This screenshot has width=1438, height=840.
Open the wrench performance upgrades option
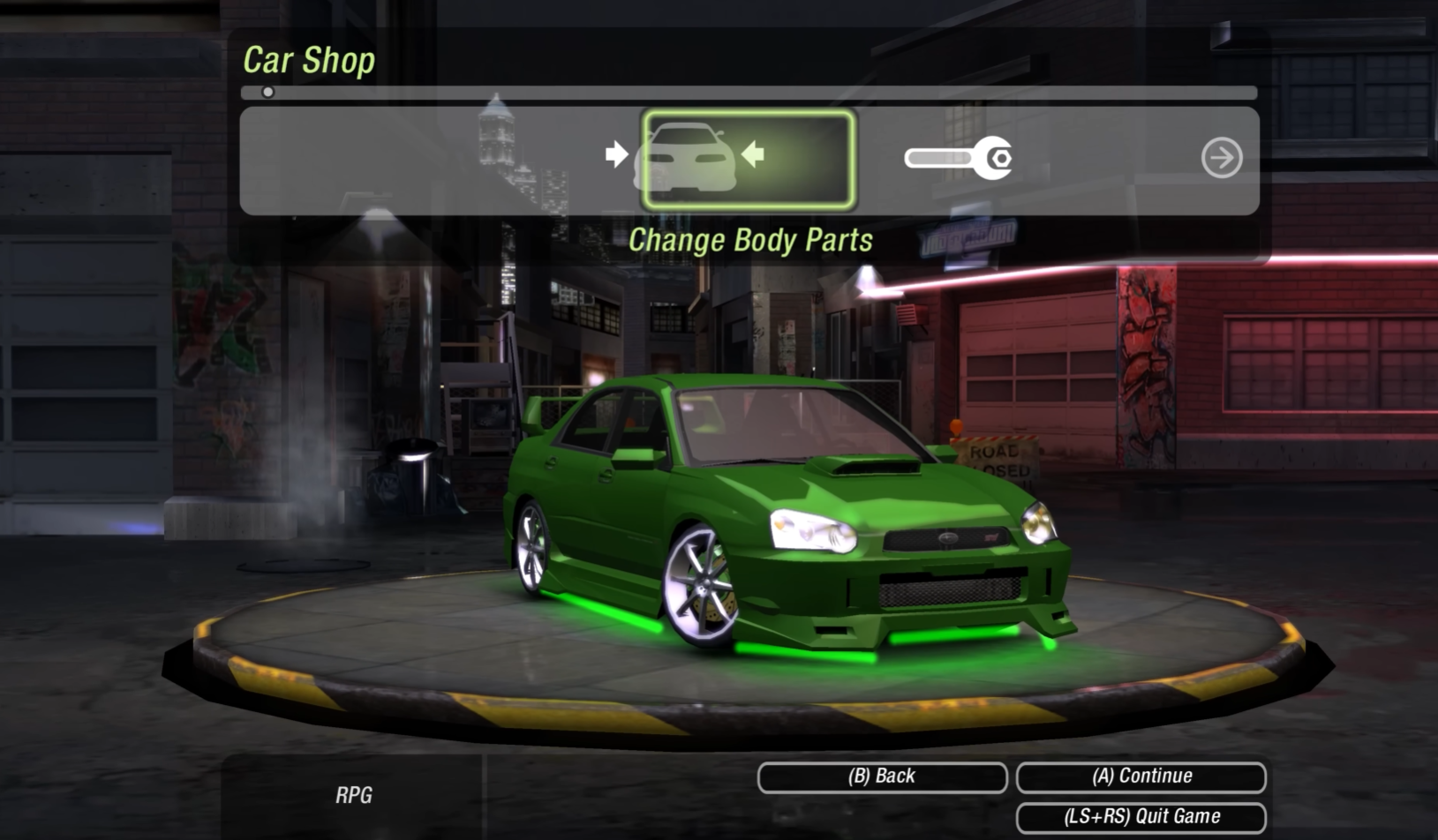pyautogui.click(x=959, y=158)
